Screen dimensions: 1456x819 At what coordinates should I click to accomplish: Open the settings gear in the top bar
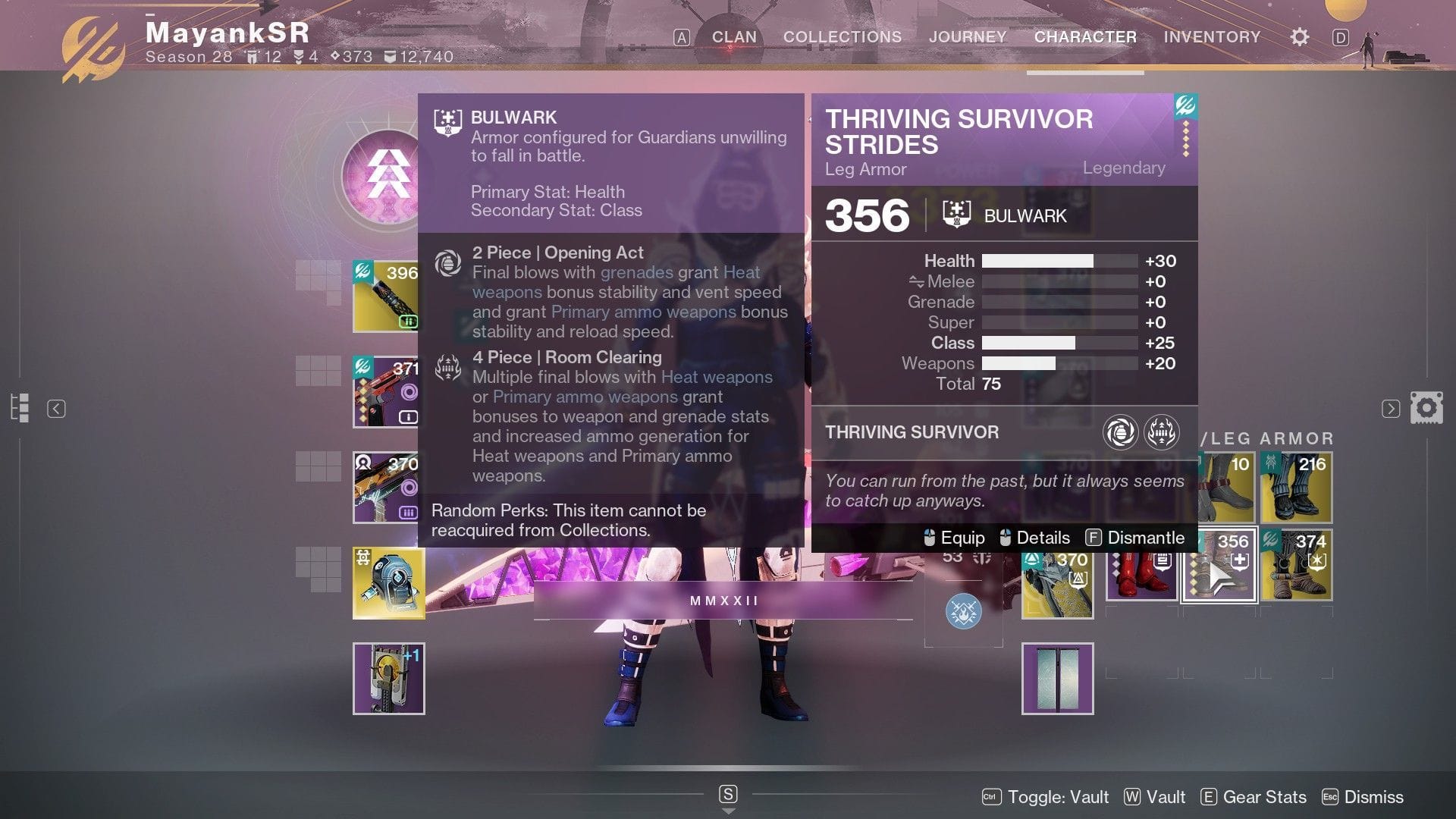(x=1299, y=36)
